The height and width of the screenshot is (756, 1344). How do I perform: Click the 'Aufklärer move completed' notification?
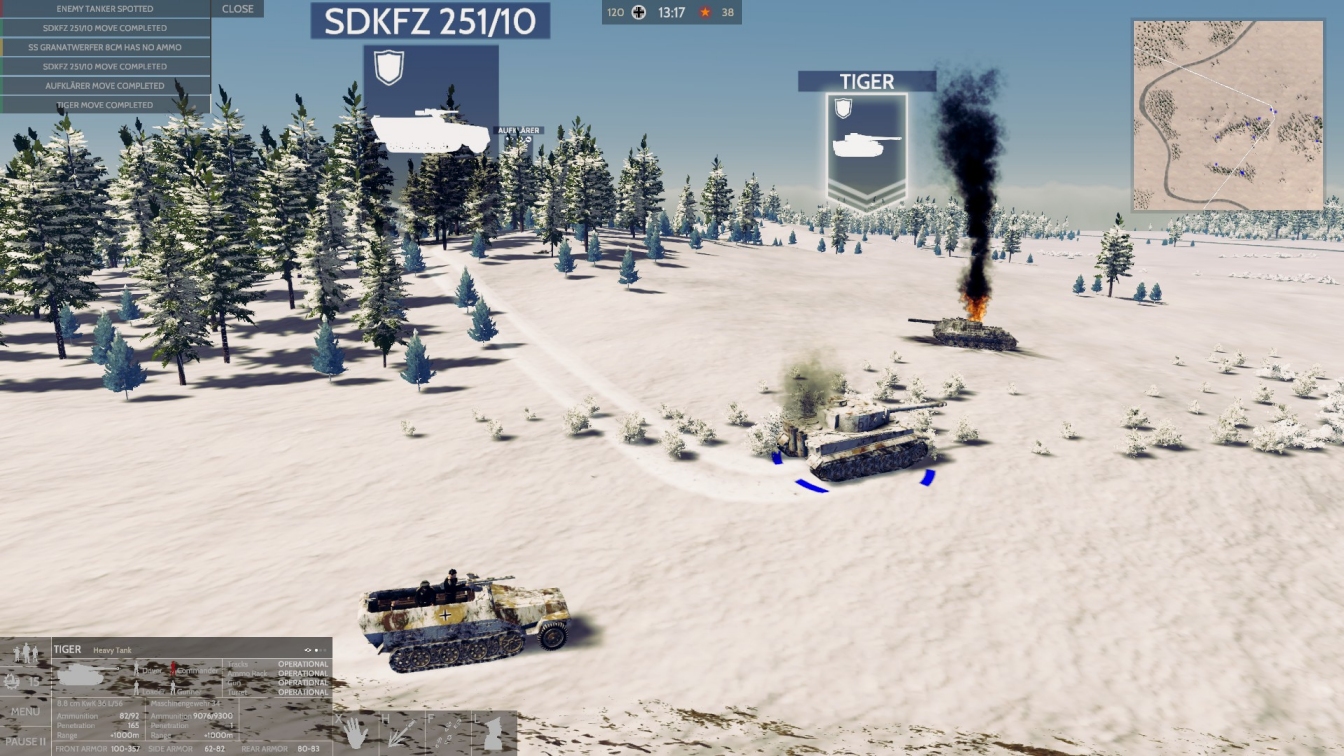point(105,86)
